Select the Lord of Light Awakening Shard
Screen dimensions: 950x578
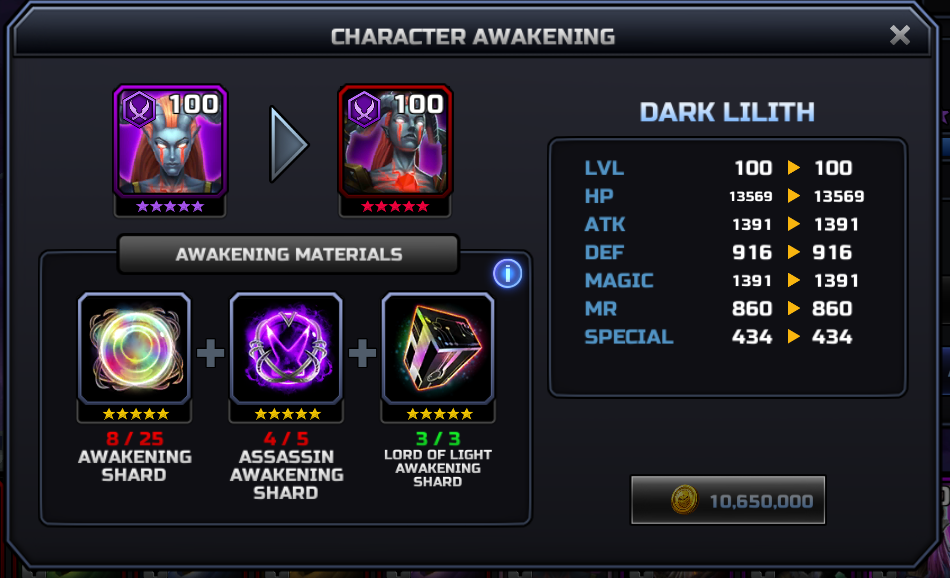pyautogui.click(x=438, y=348)
